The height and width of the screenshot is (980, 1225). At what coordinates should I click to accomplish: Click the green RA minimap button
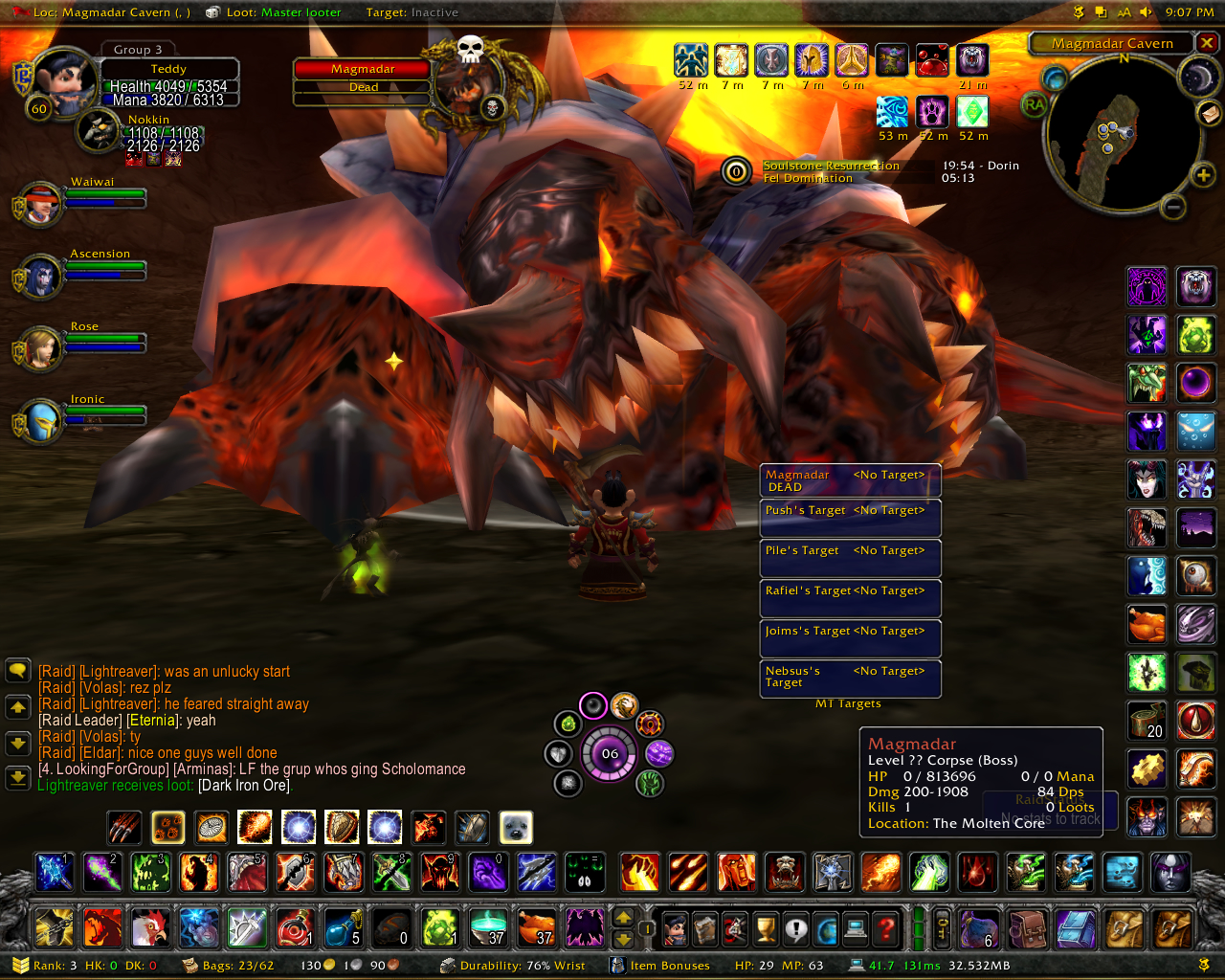(x=1035, y=105)
